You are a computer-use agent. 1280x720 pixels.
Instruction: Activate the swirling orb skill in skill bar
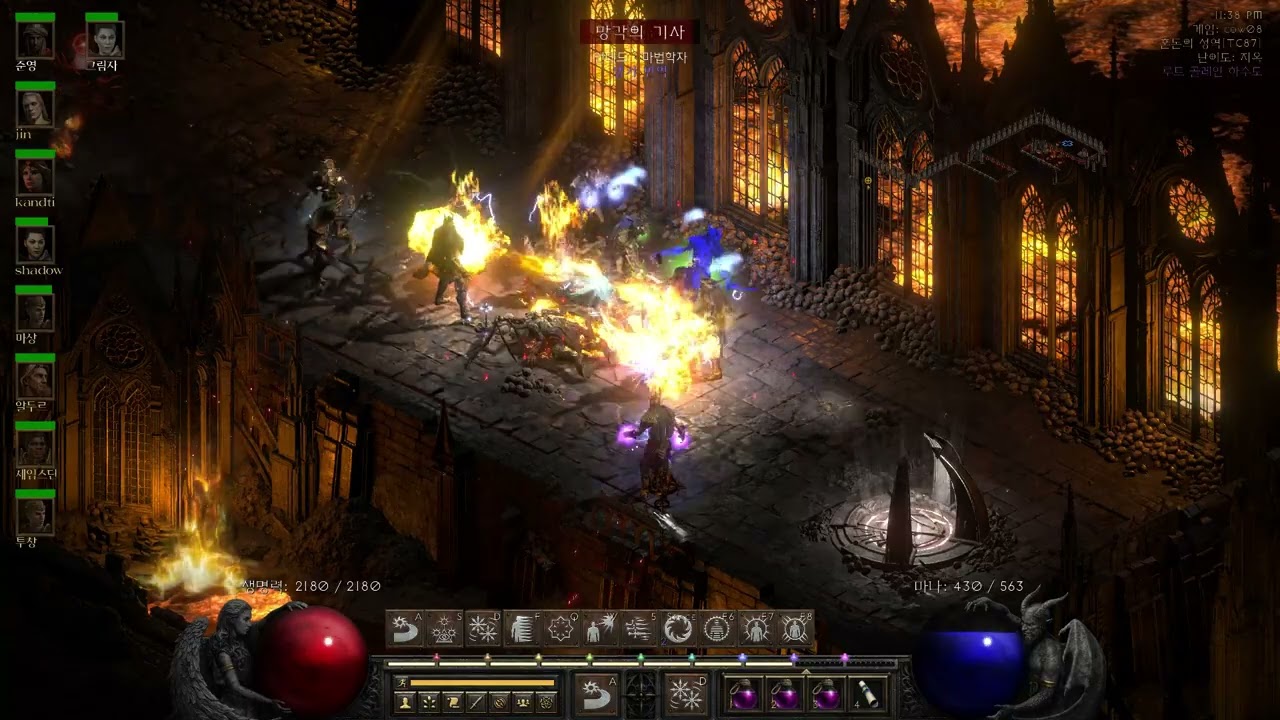click(x=678, y=629)
